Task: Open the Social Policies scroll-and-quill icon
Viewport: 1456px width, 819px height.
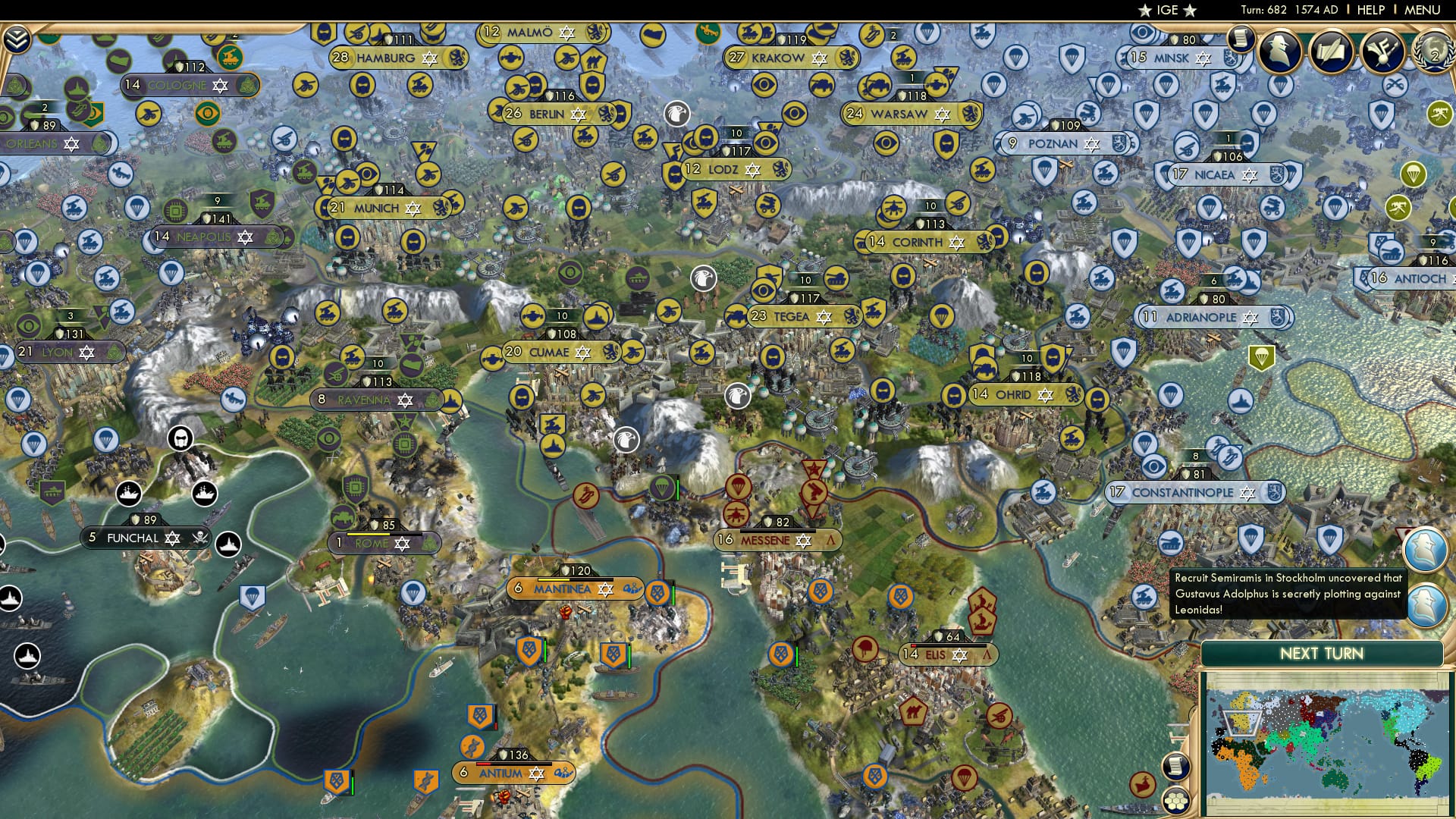Action: tap(1332, 53)
